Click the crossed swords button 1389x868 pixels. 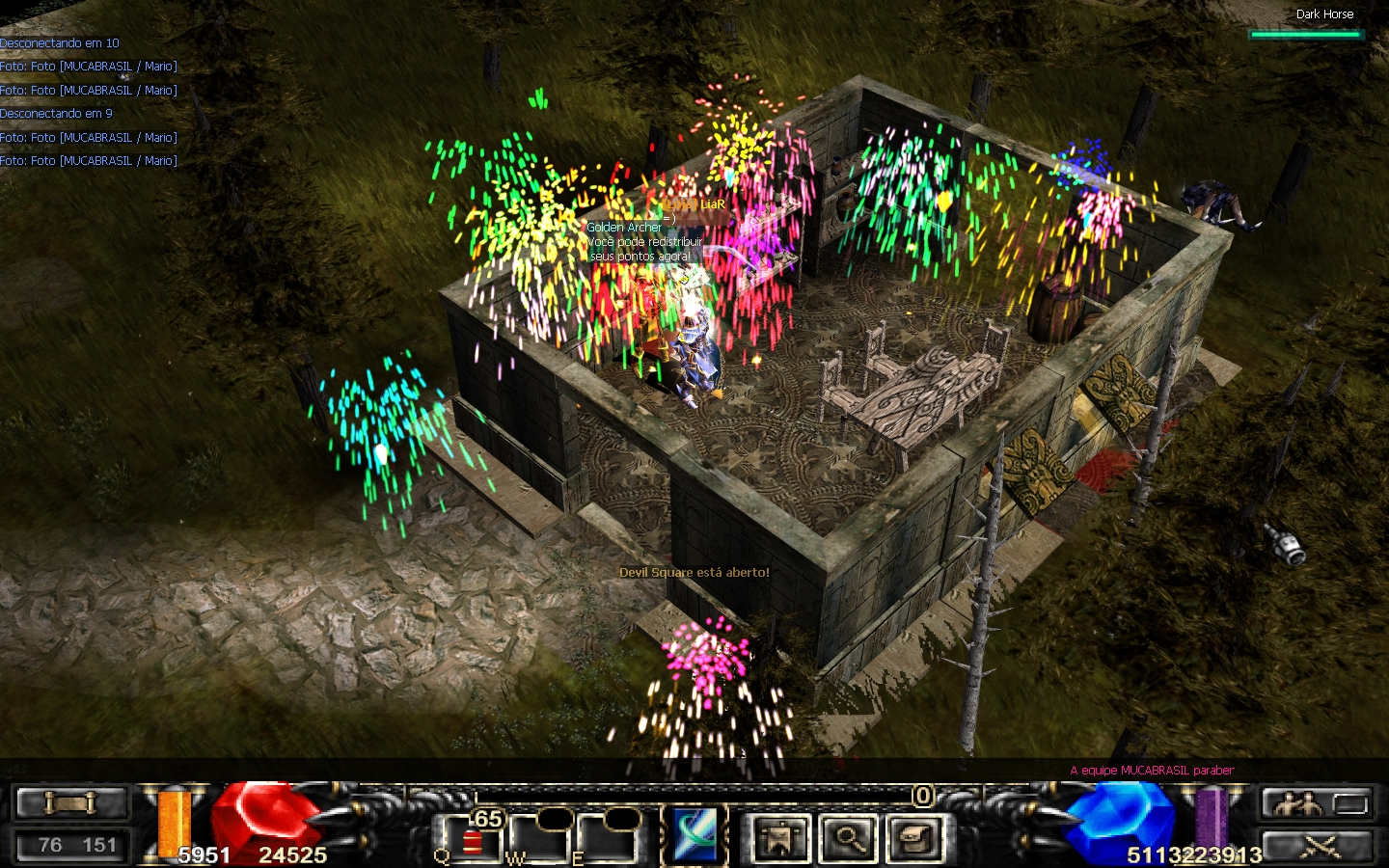click(x=1318, y=846)
